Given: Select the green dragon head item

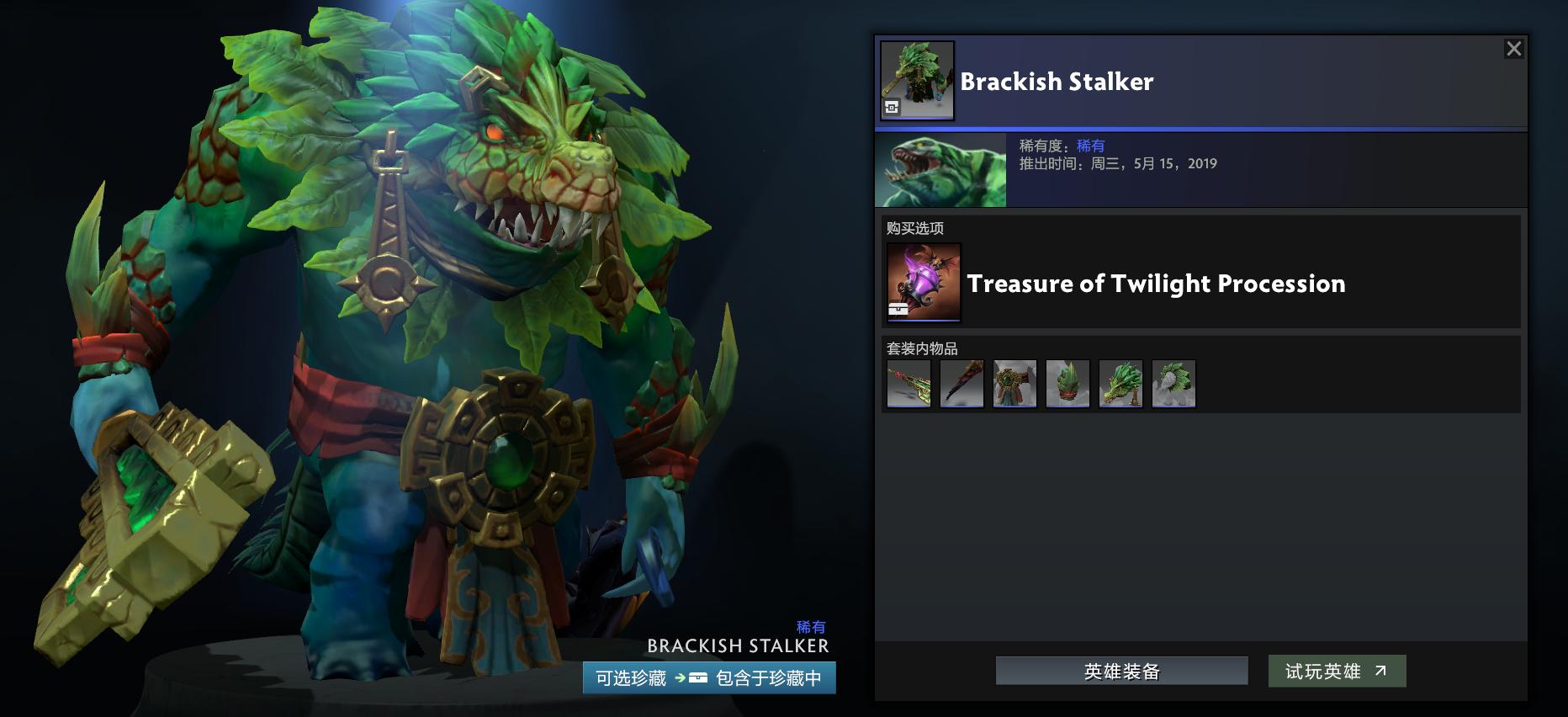Looking at the screenshot, I should [x=1121, y=383].
